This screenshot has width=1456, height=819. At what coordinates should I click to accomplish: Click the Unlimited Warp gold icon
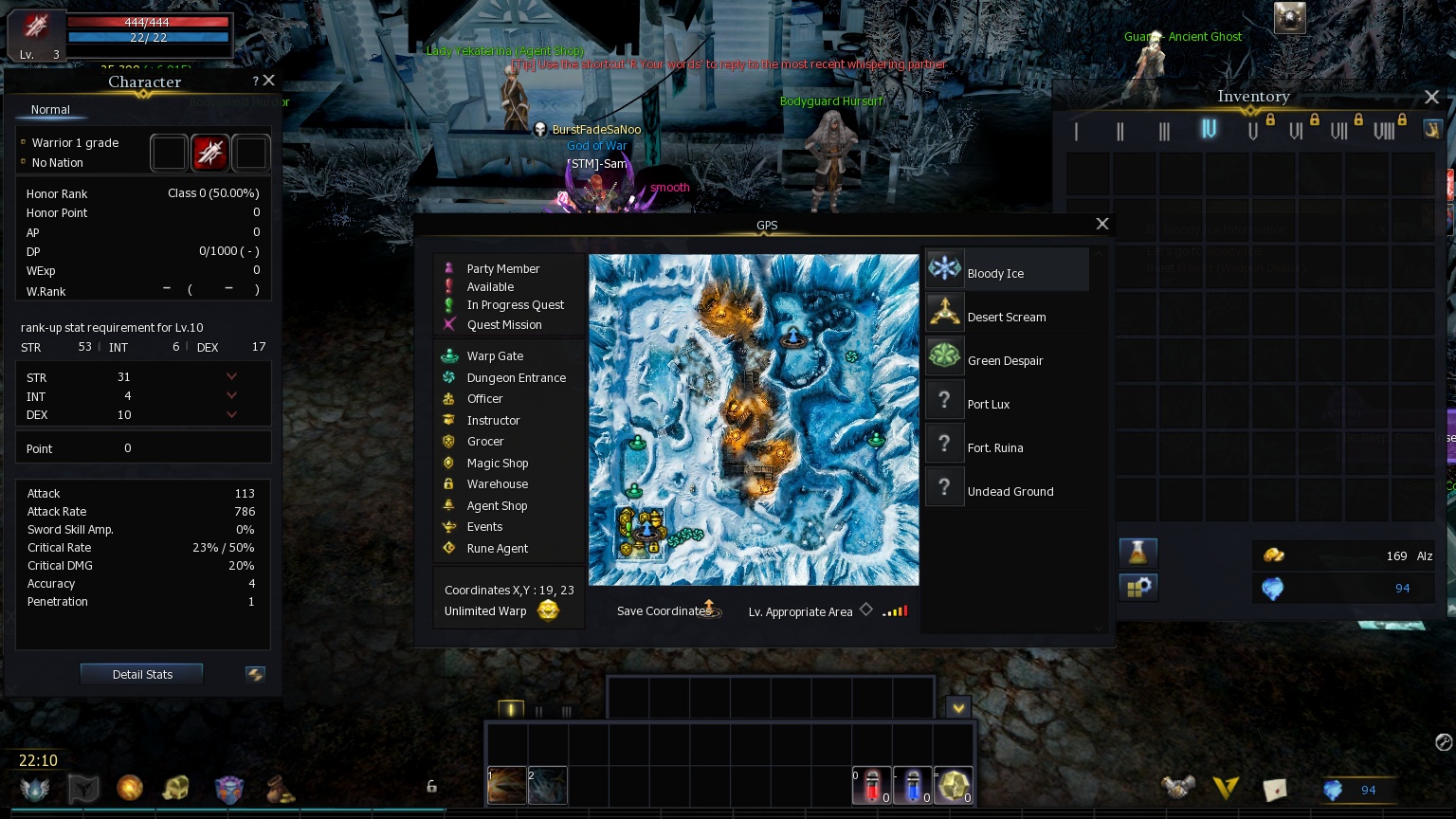[x=548, y=610]
